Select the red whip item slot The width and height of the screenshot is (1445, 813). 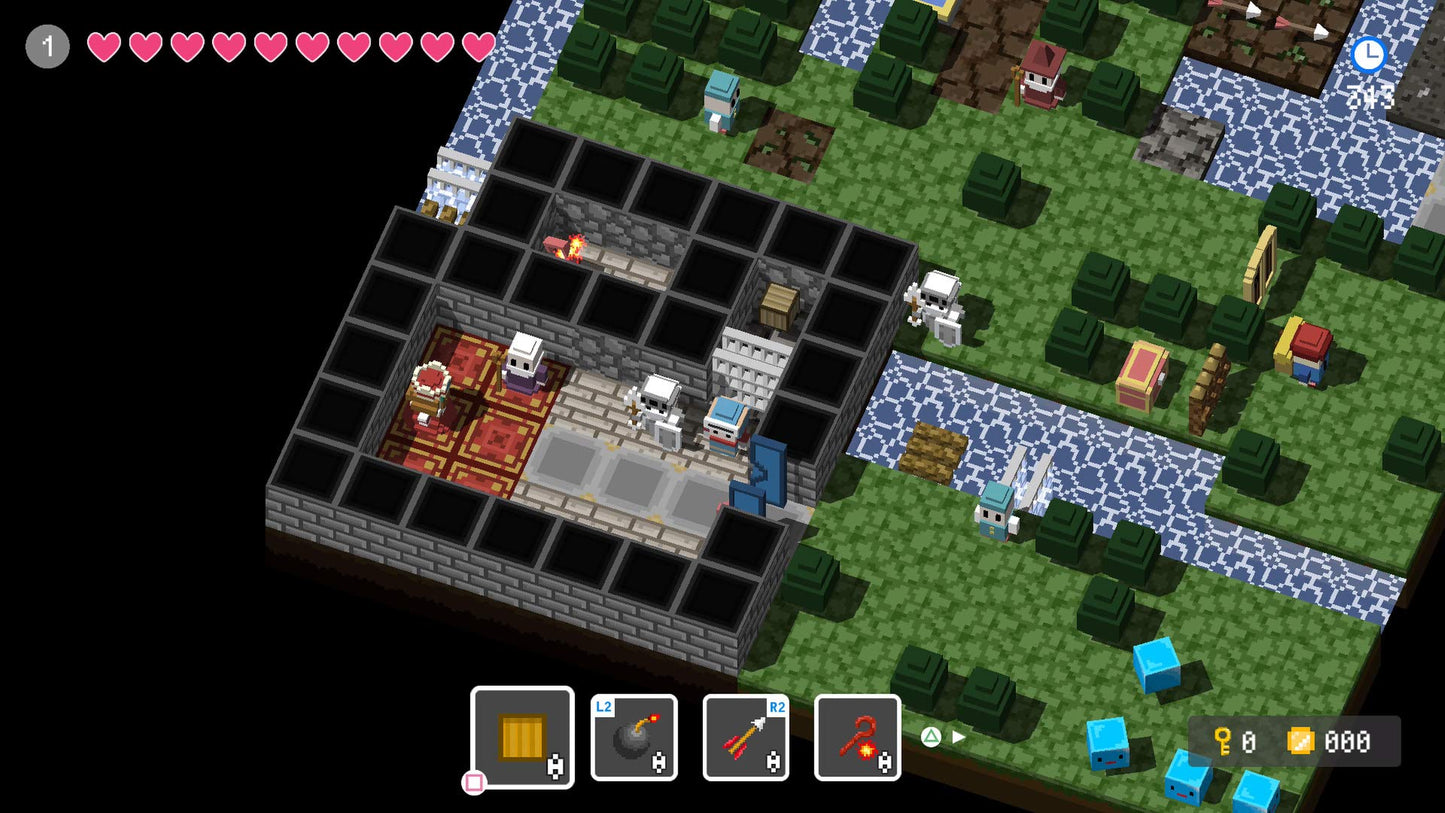coord(857,740)
